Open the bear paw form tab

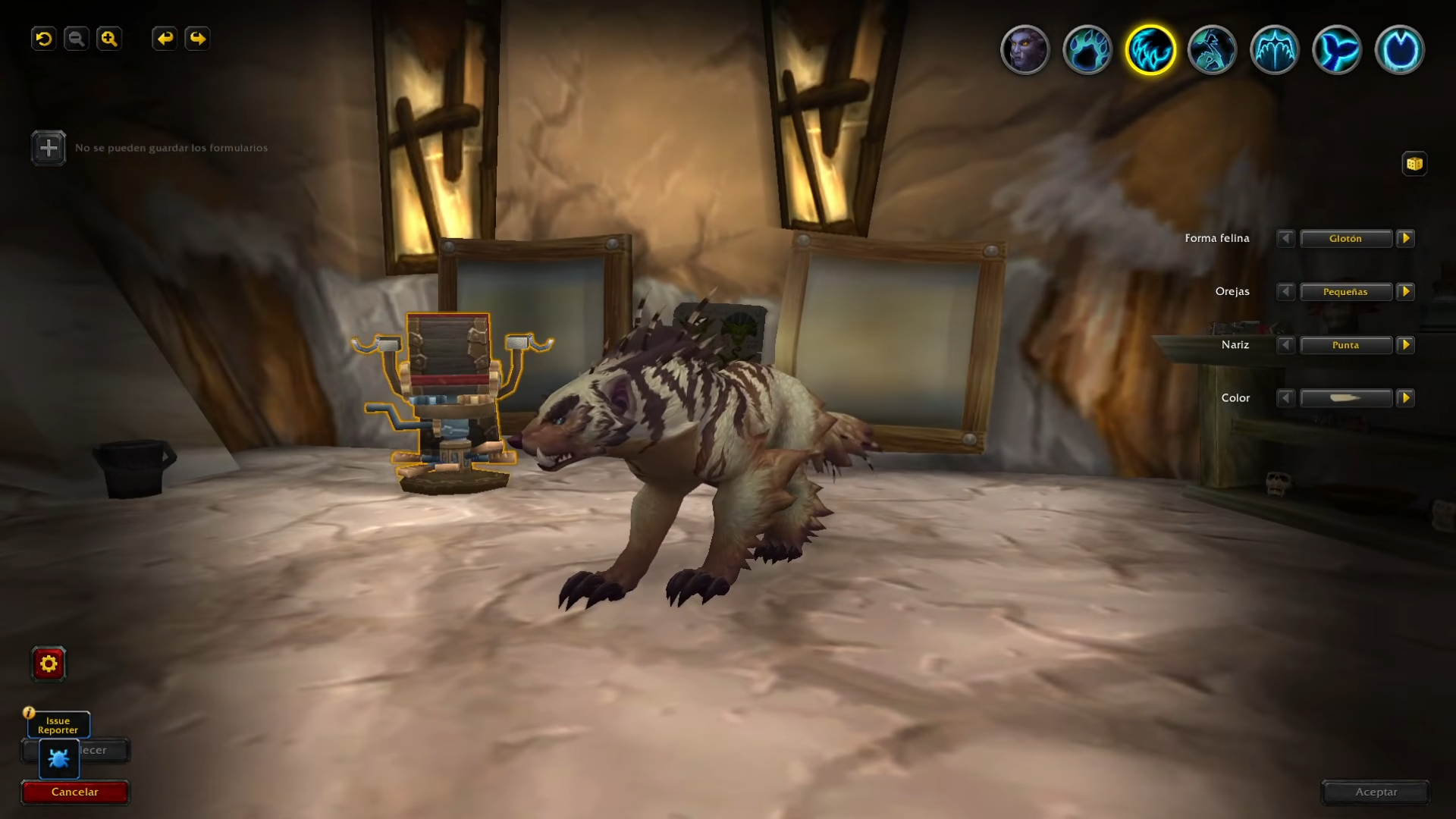point(1087,50)
